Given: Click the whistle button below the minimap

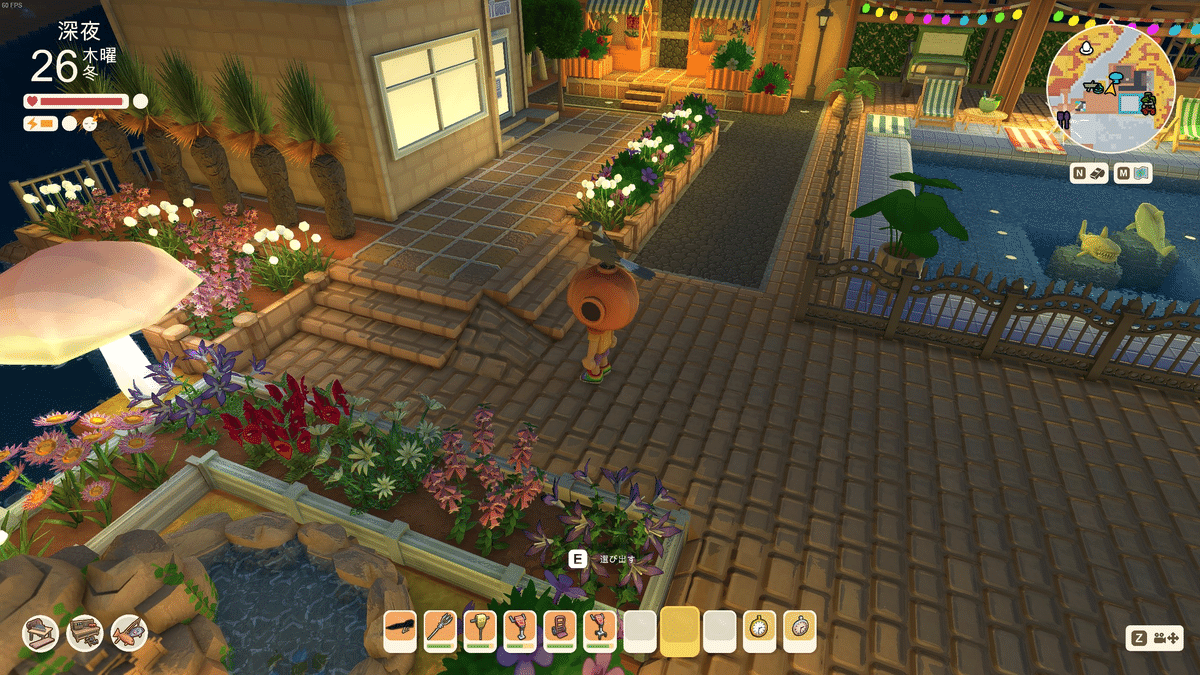Looking at the screenshot, I should 1090,173.
